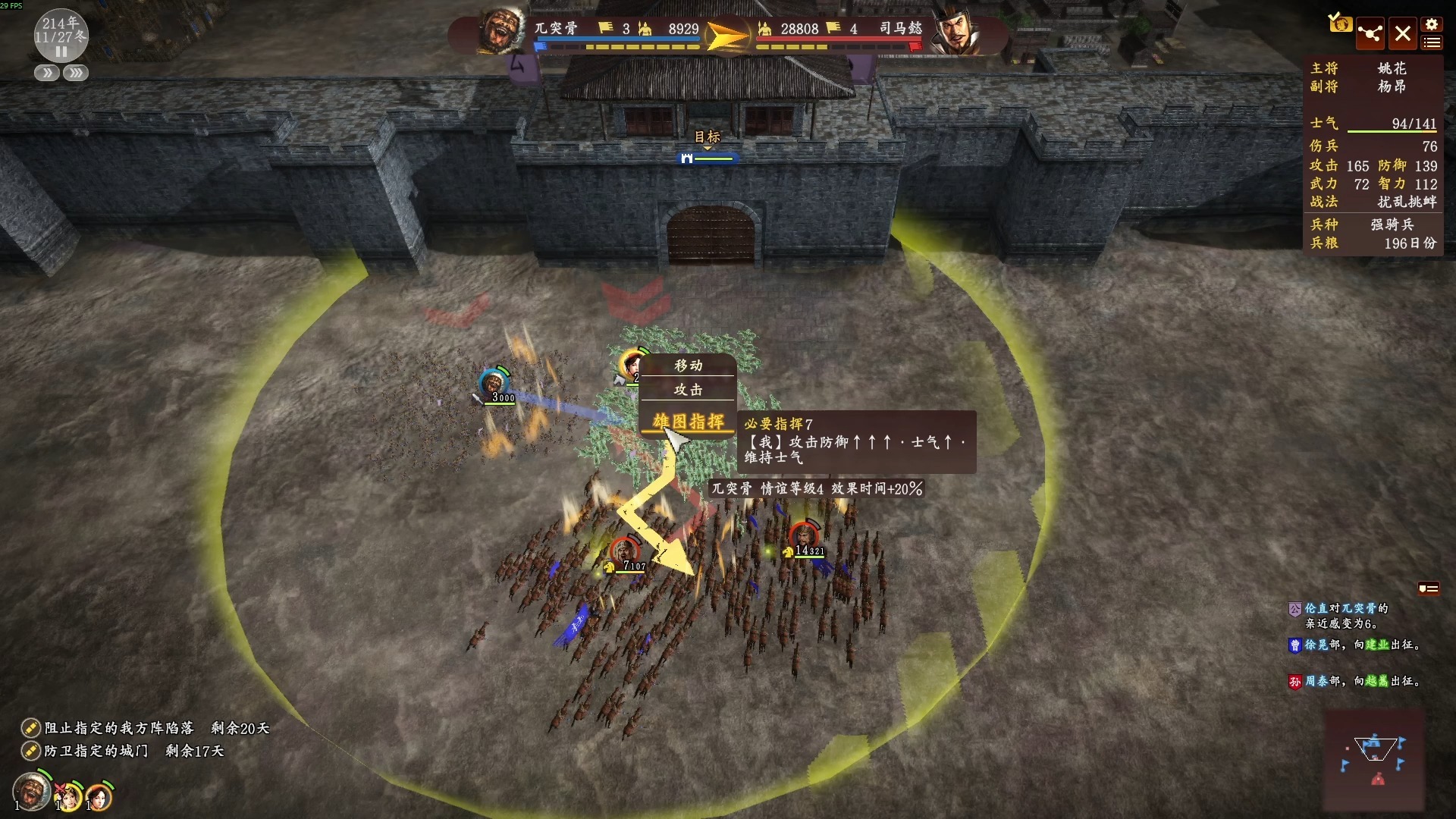Activate the 雄图指挥 tactic
Screen dimensions: 1456x819
688,422
